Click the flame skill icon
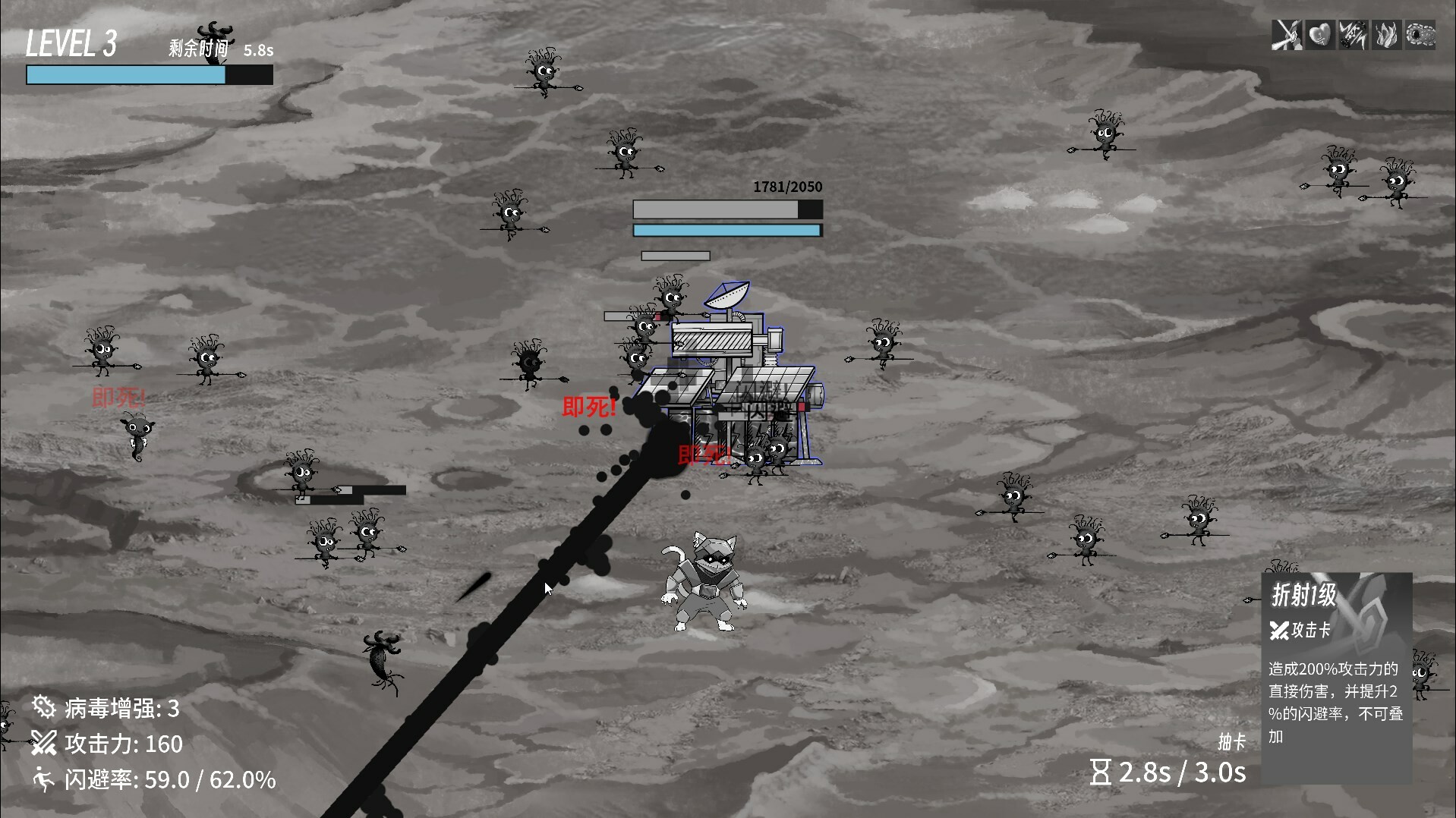Screen dimensions: 1456x818 [1386, 34]
